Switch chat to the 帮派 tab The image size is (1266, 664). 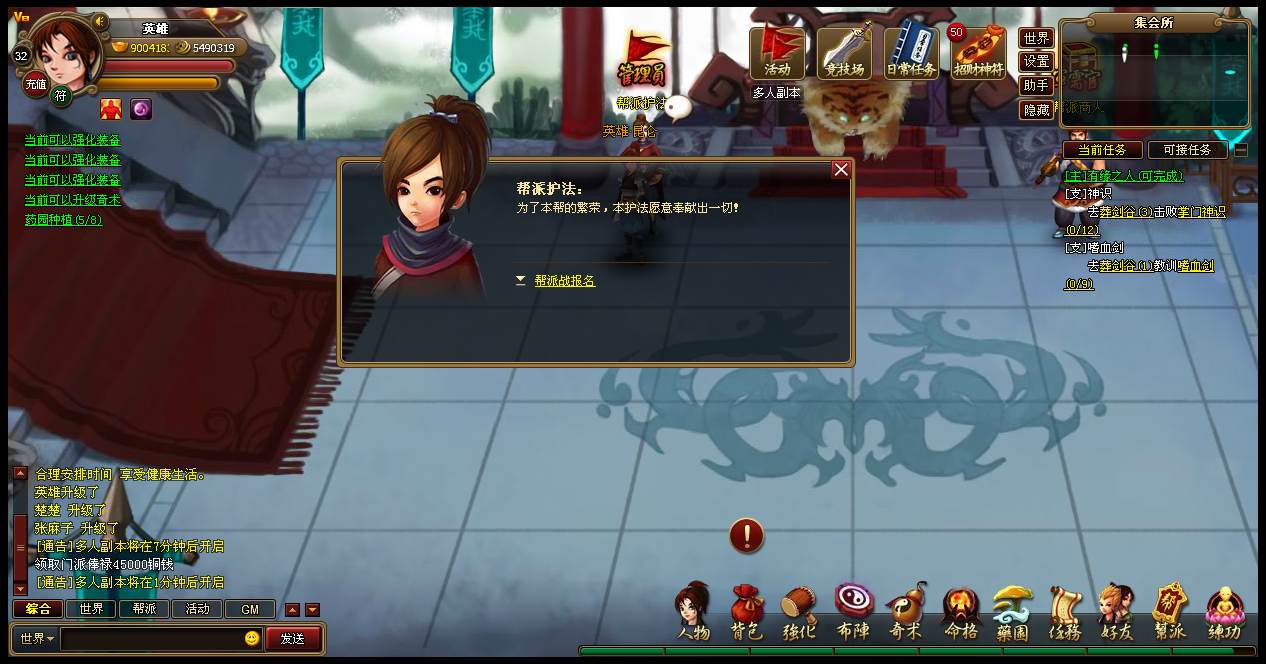144,609
